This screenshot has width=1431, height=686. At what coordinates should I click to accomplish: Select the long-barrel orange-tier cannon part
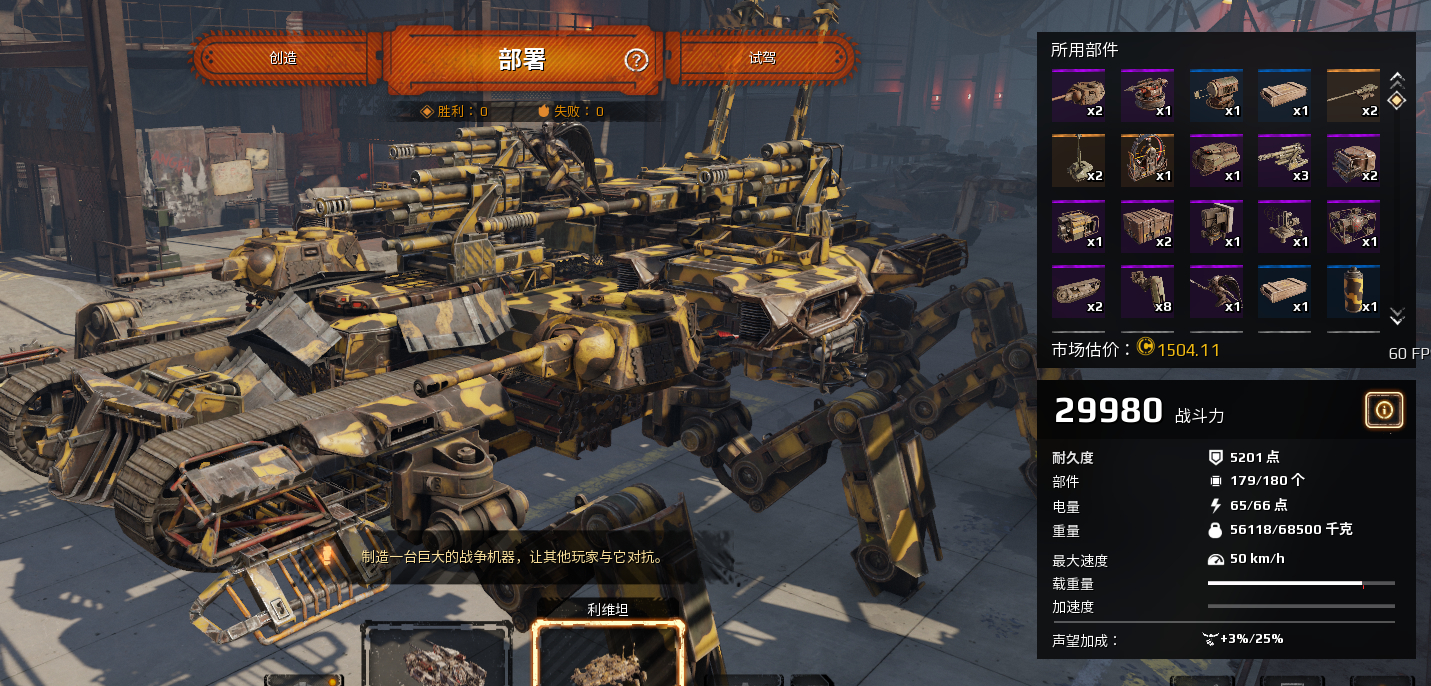[x=1353, y=95]
